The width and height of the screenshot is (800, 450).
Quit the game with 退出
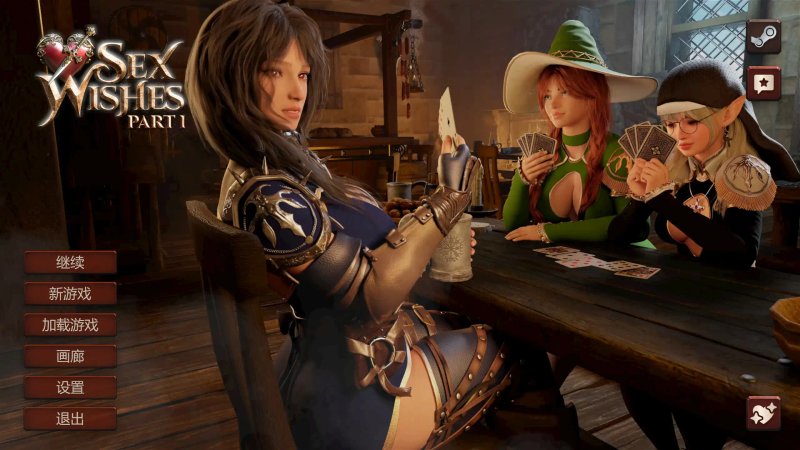pyautogui.click(x=70, y=418)
